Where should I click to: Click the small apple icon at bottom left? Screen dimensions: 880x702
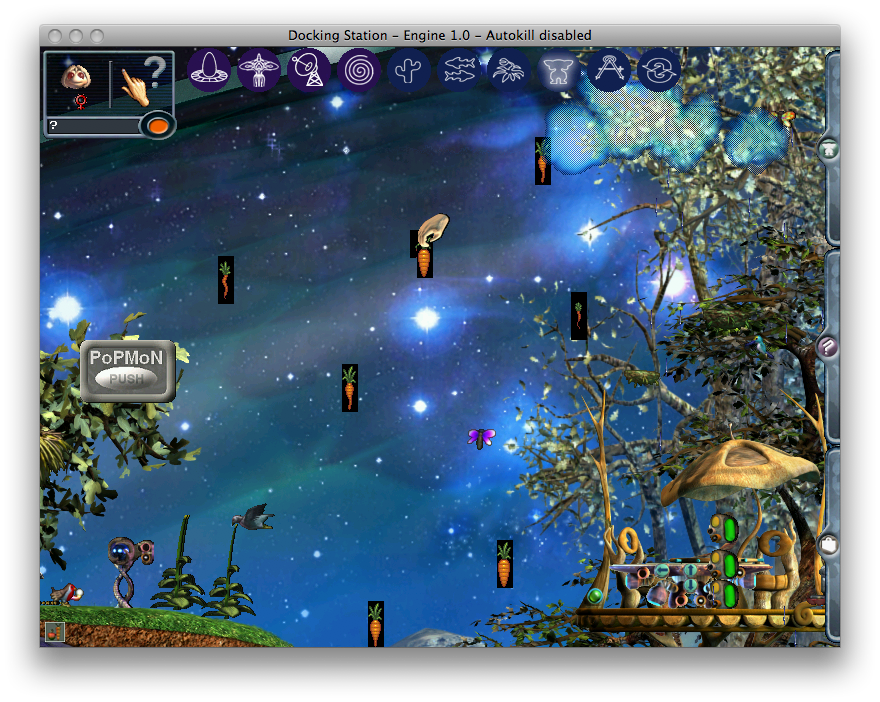pyautogui.click(x=54, y=631)
